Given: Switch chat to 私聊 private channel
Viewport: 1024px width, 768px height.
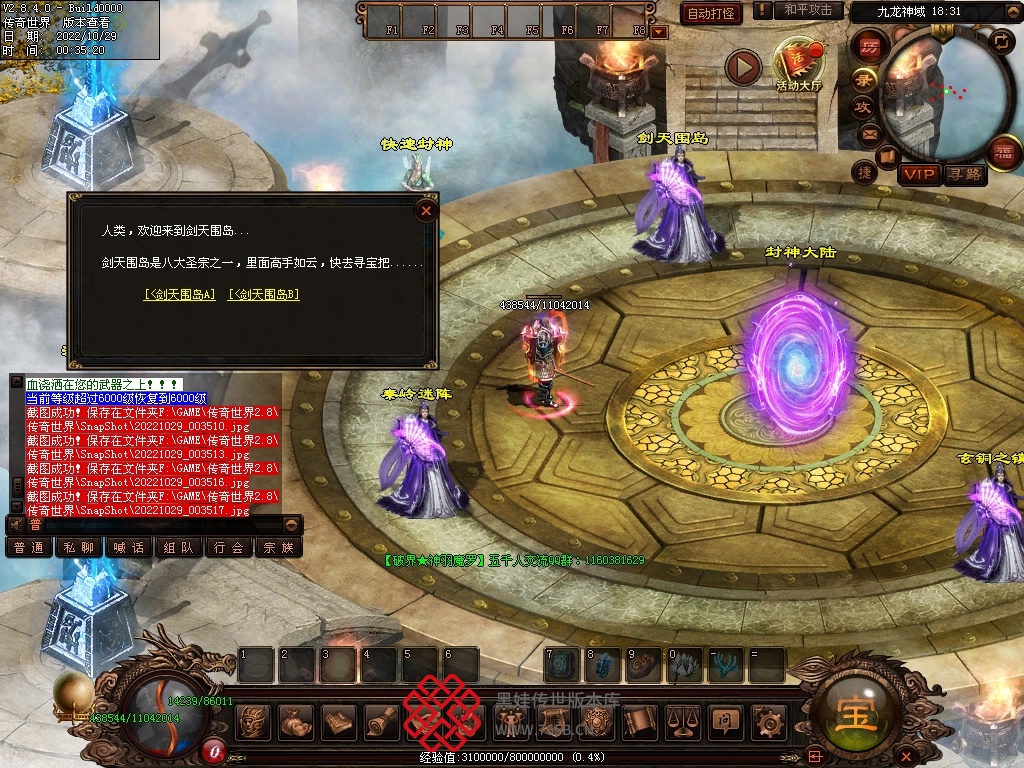Looking at the screenshot, I should point(79,548).
